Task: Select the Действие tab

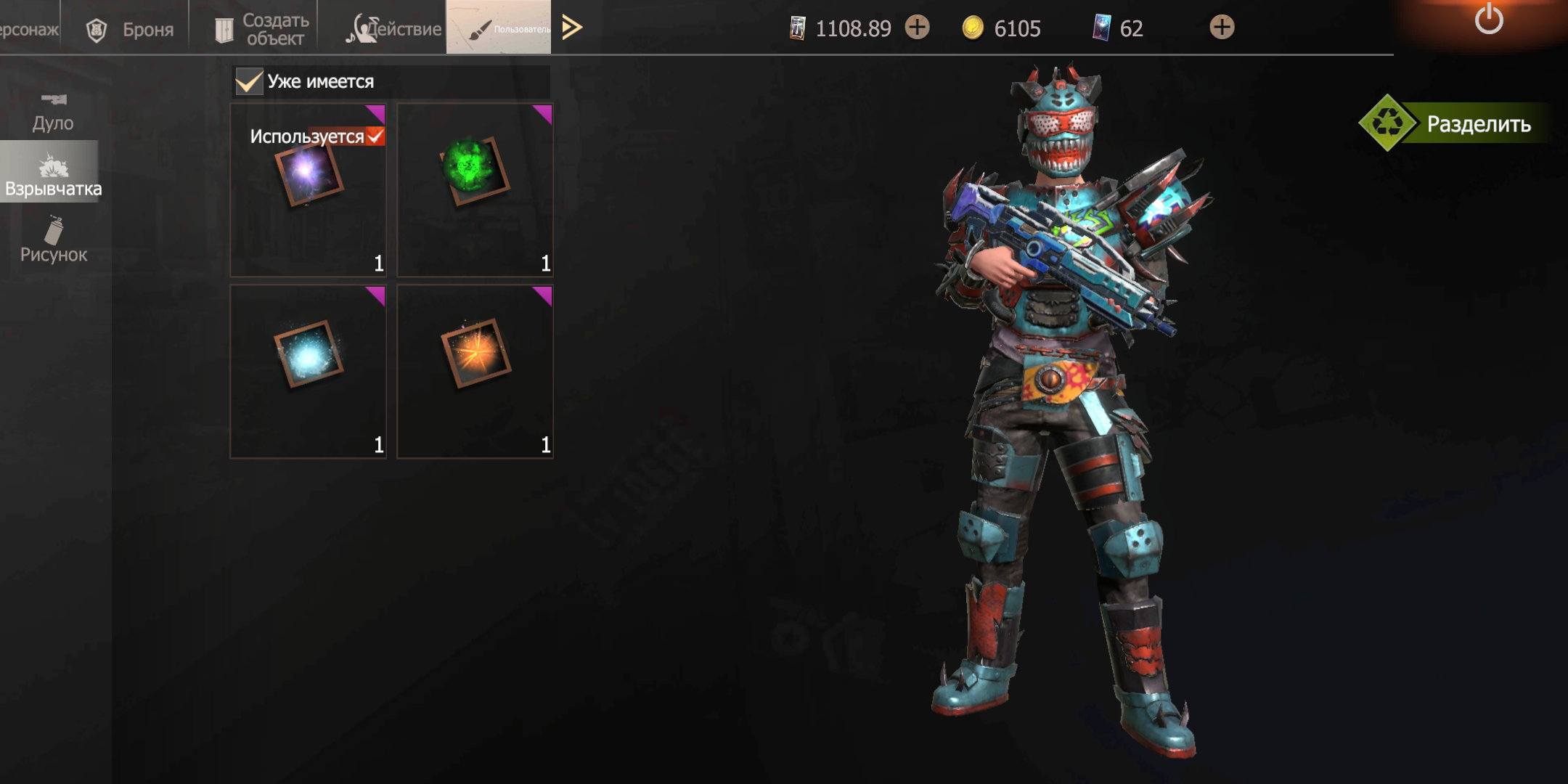Action: pyautogui.click(x=394, y=29)
